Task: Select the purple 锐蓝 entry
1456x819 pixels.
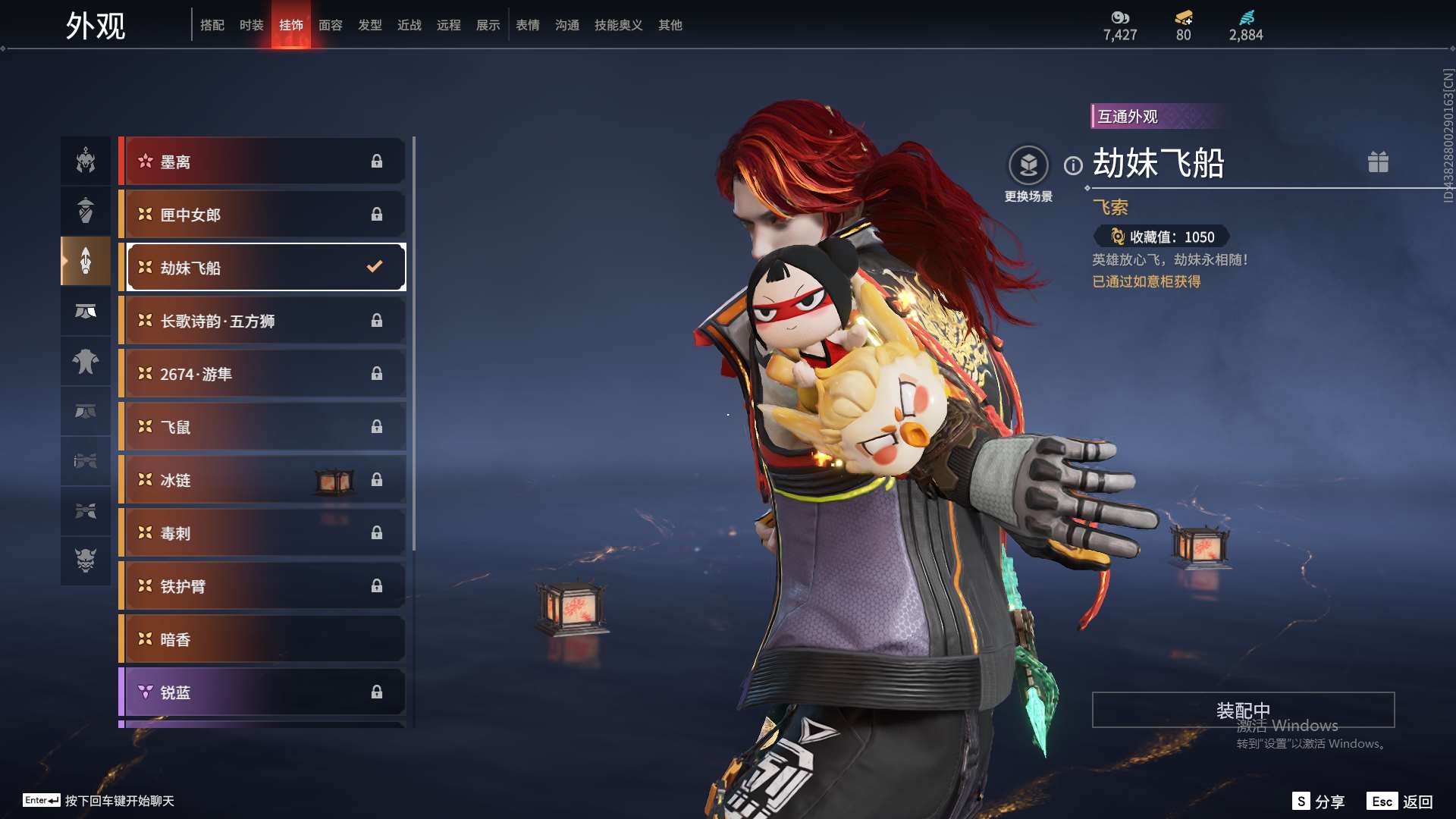Action: (263, 692)
